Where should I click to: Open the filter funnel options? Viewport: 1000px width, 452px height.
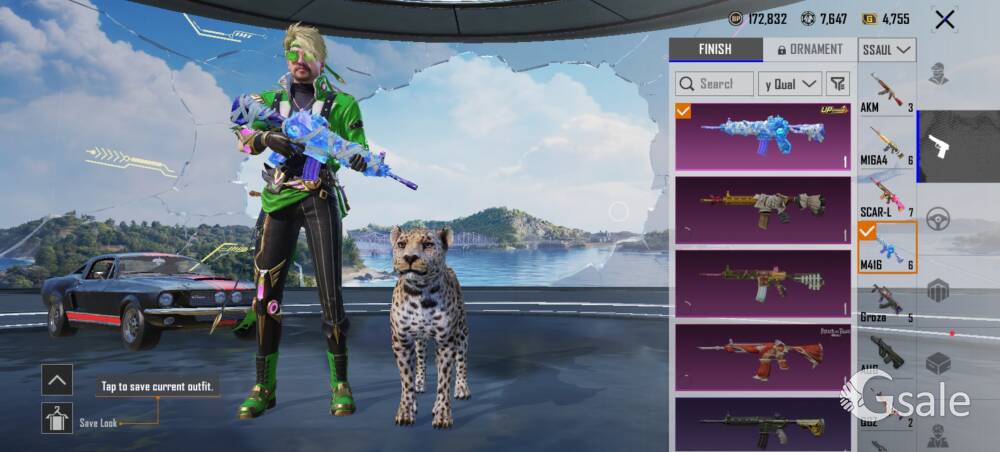point(838,84)
